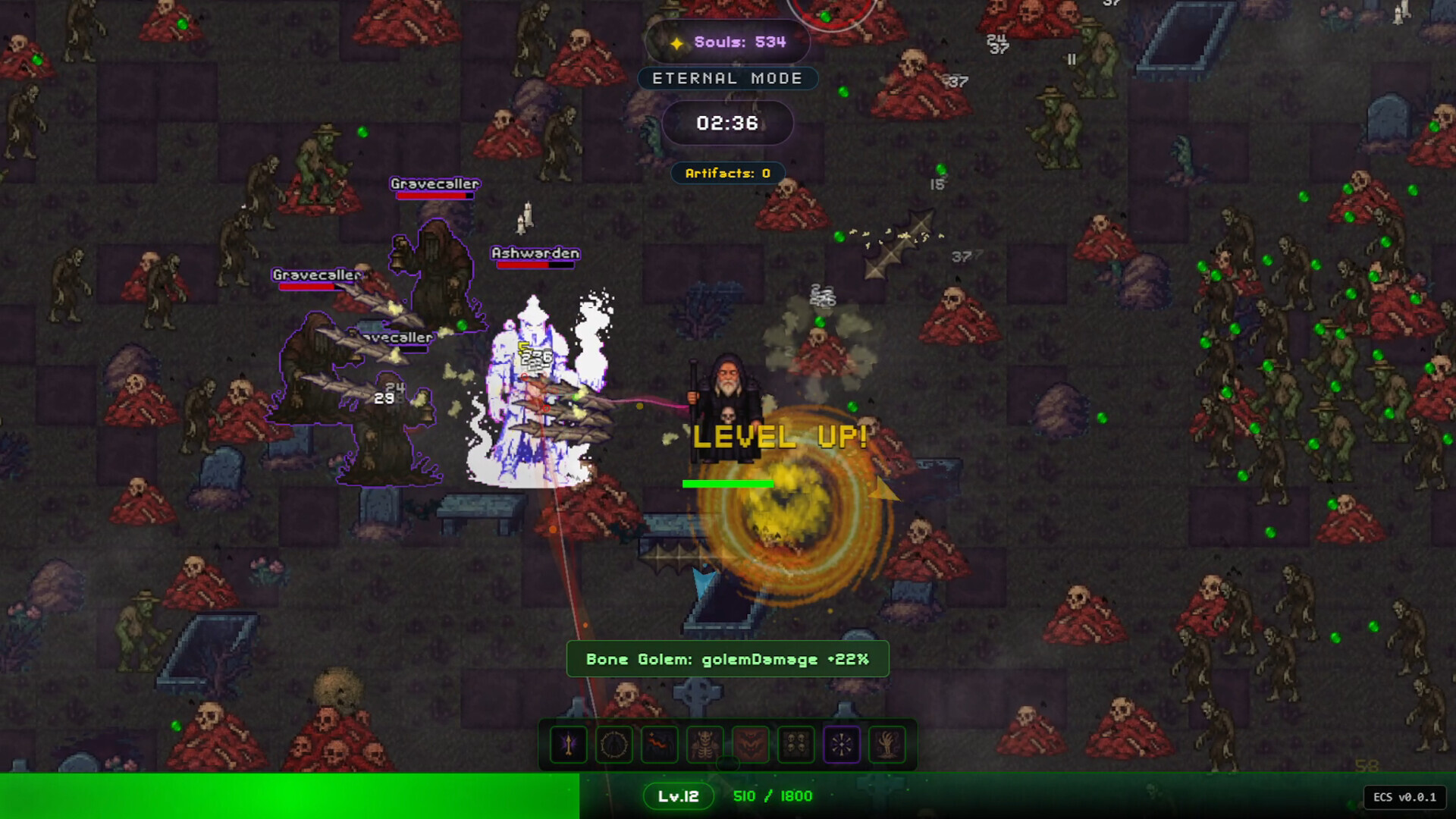Viewport: 1456px width, 819px height.
Task: Choose the Bone Golem skeleton ability
Action: [x=704, y=745]
